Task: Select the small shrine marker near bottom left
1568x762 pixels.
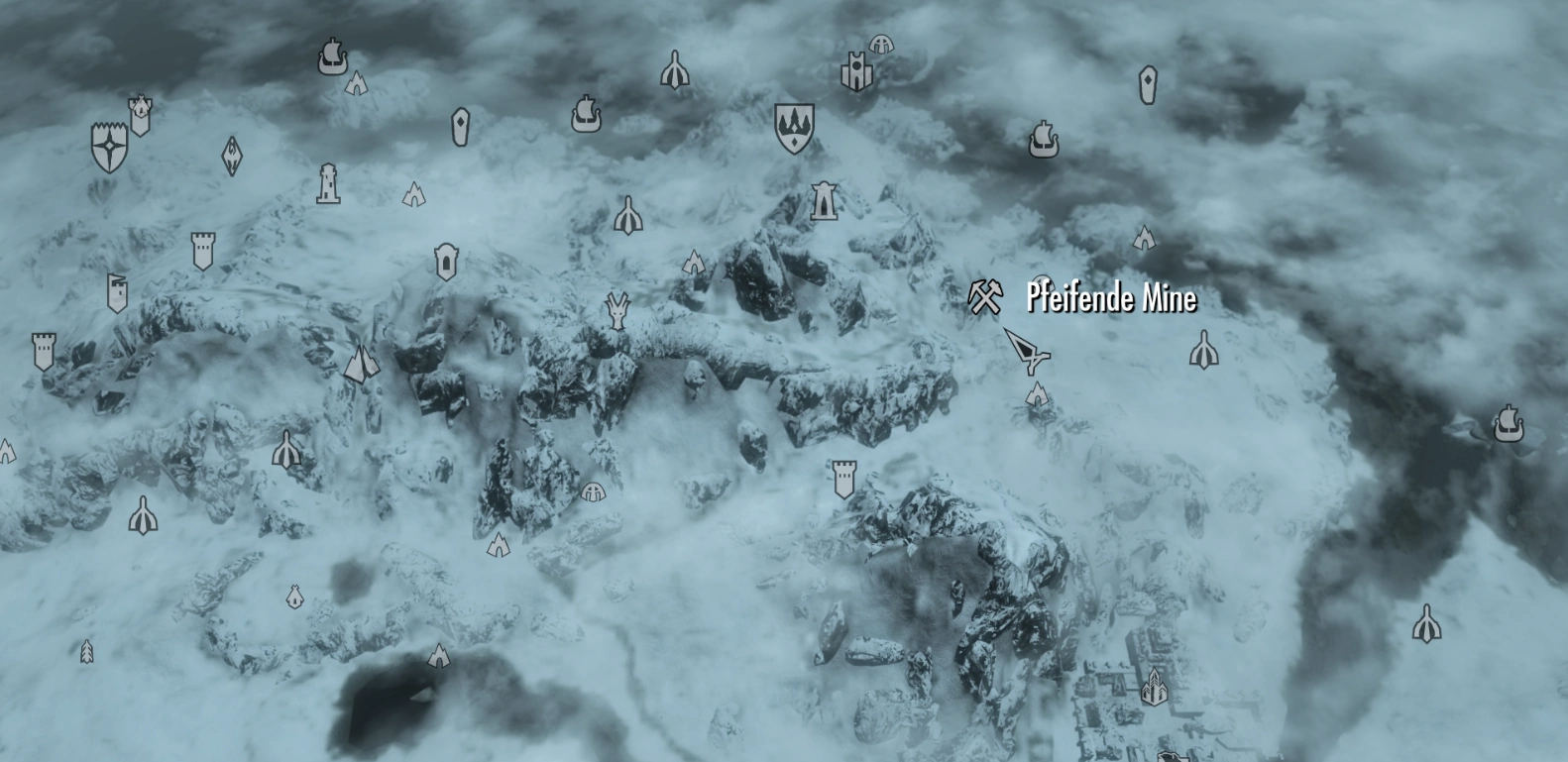Action: click(x=294, y=597)
